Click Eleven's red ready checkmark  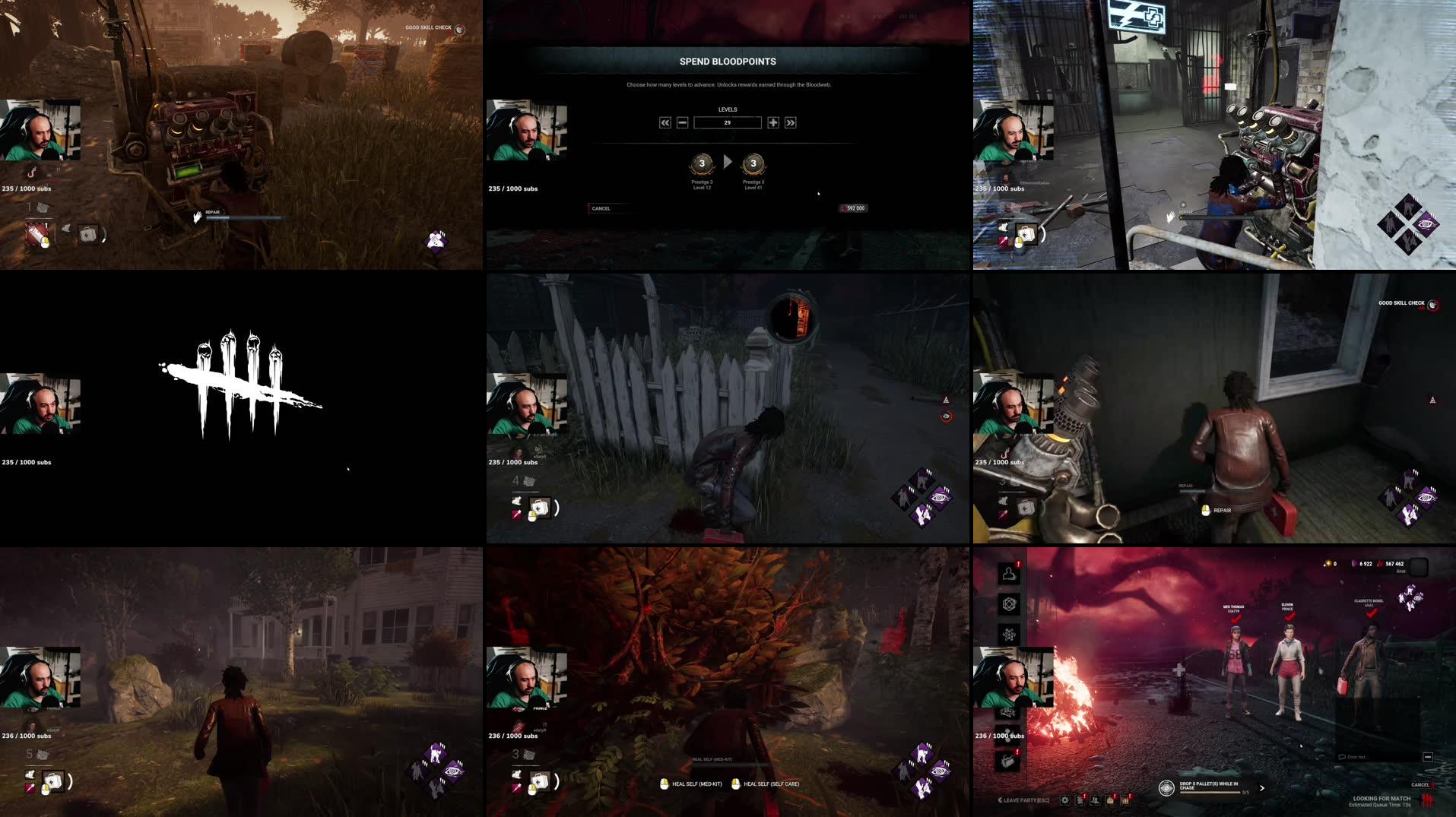(1289, 617)
